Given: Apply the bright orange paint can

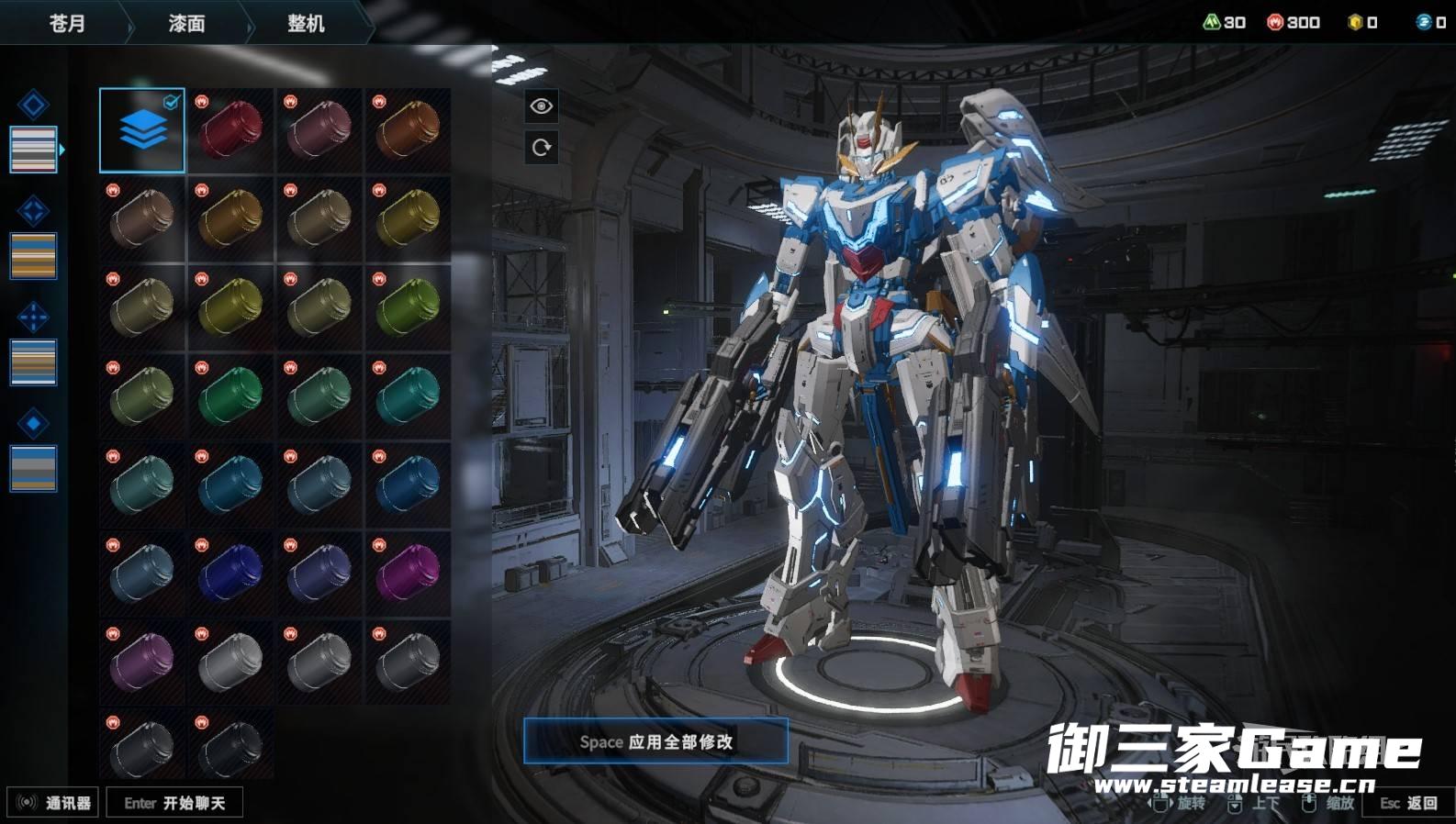Looking at the screenshot, I should point(408,130).
